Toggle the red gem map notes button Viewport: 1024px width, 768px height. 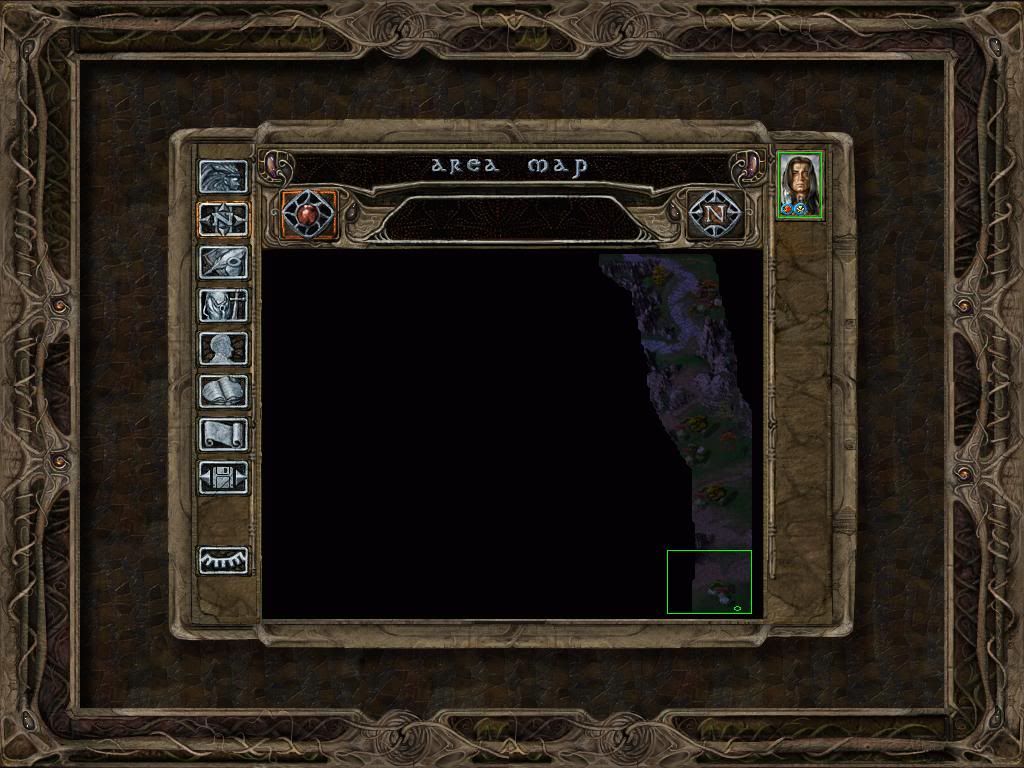[x=309, y=213]
